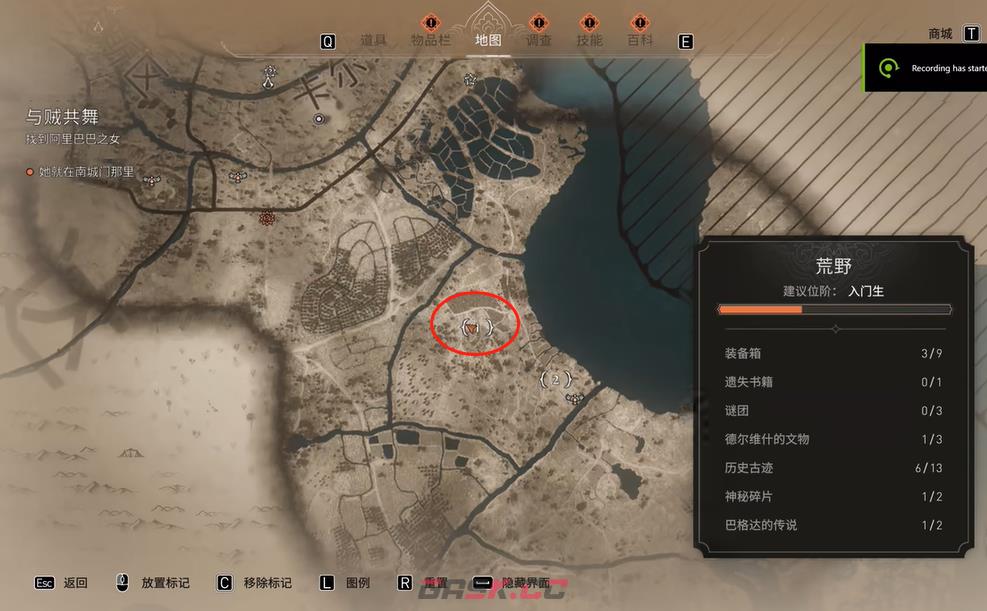Click the 返回 back button
This screenshot has height=611, width=987.
pyautogui.click(x=75, y=583)
